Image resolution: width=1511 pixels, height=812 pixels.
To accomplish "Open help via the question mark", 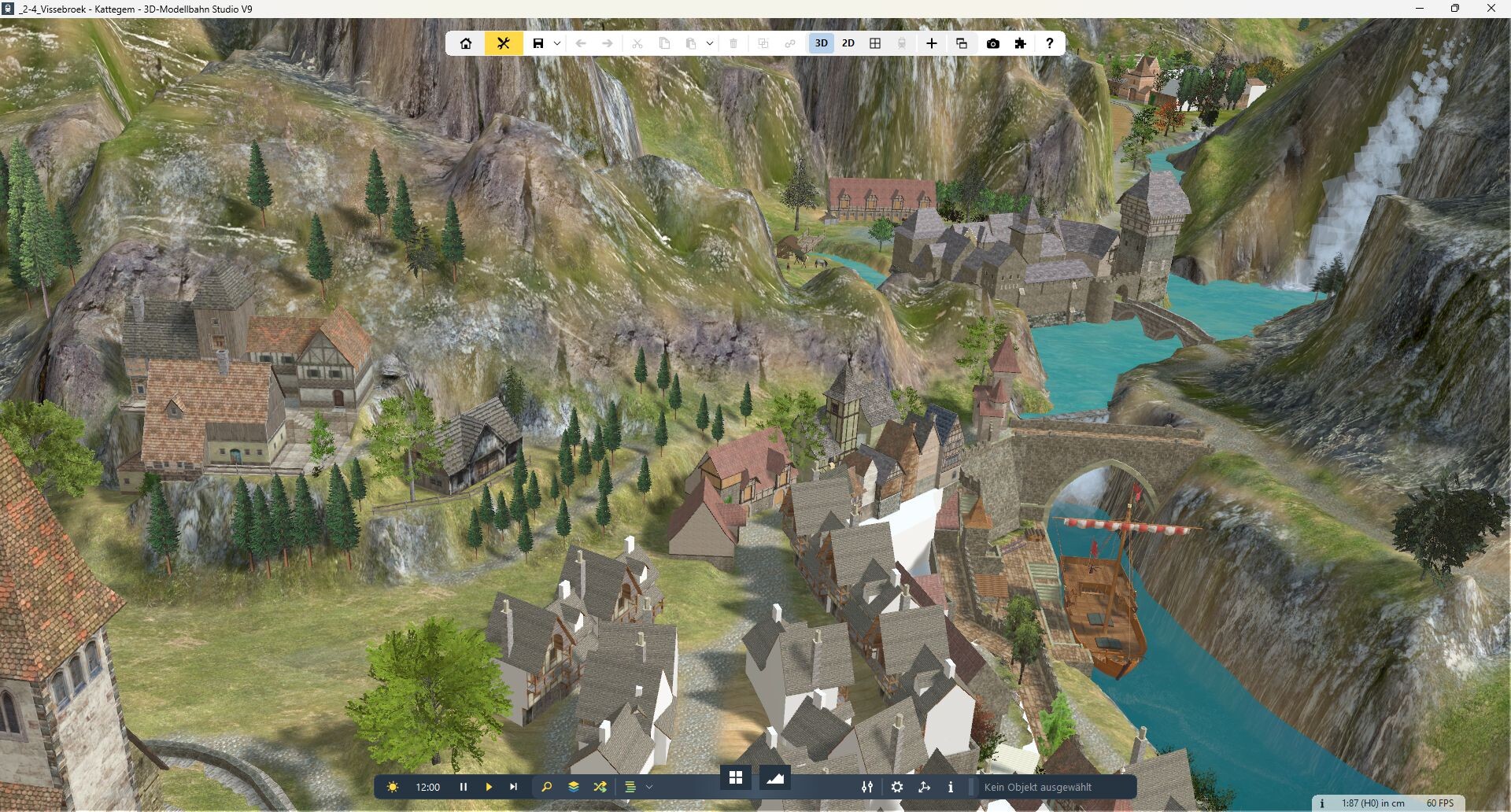I will [1049, 43].
